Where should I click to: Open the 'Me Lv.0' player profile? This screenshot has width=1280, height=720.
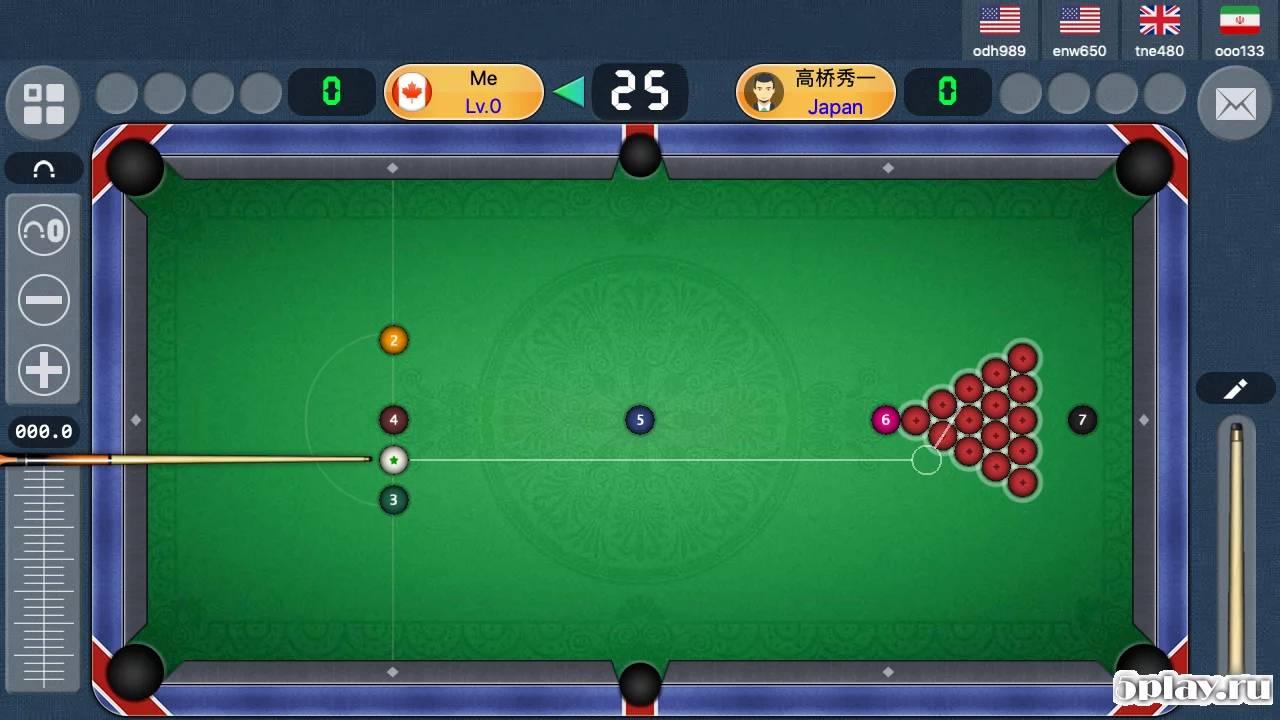click(x=464, y=92)
